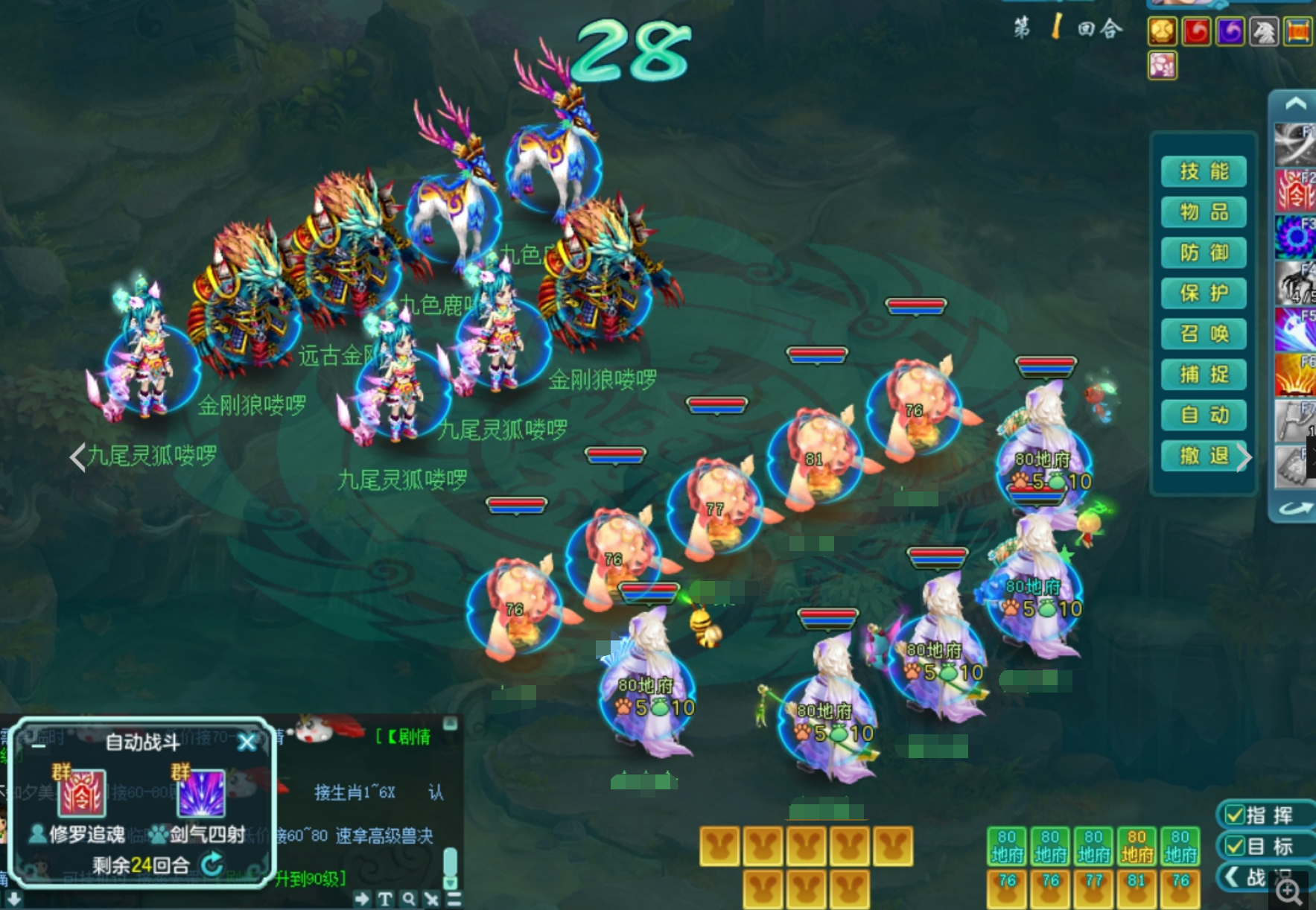Use the F6 fire burst skill
The image size is (1316, 910).
(1295, 374)
